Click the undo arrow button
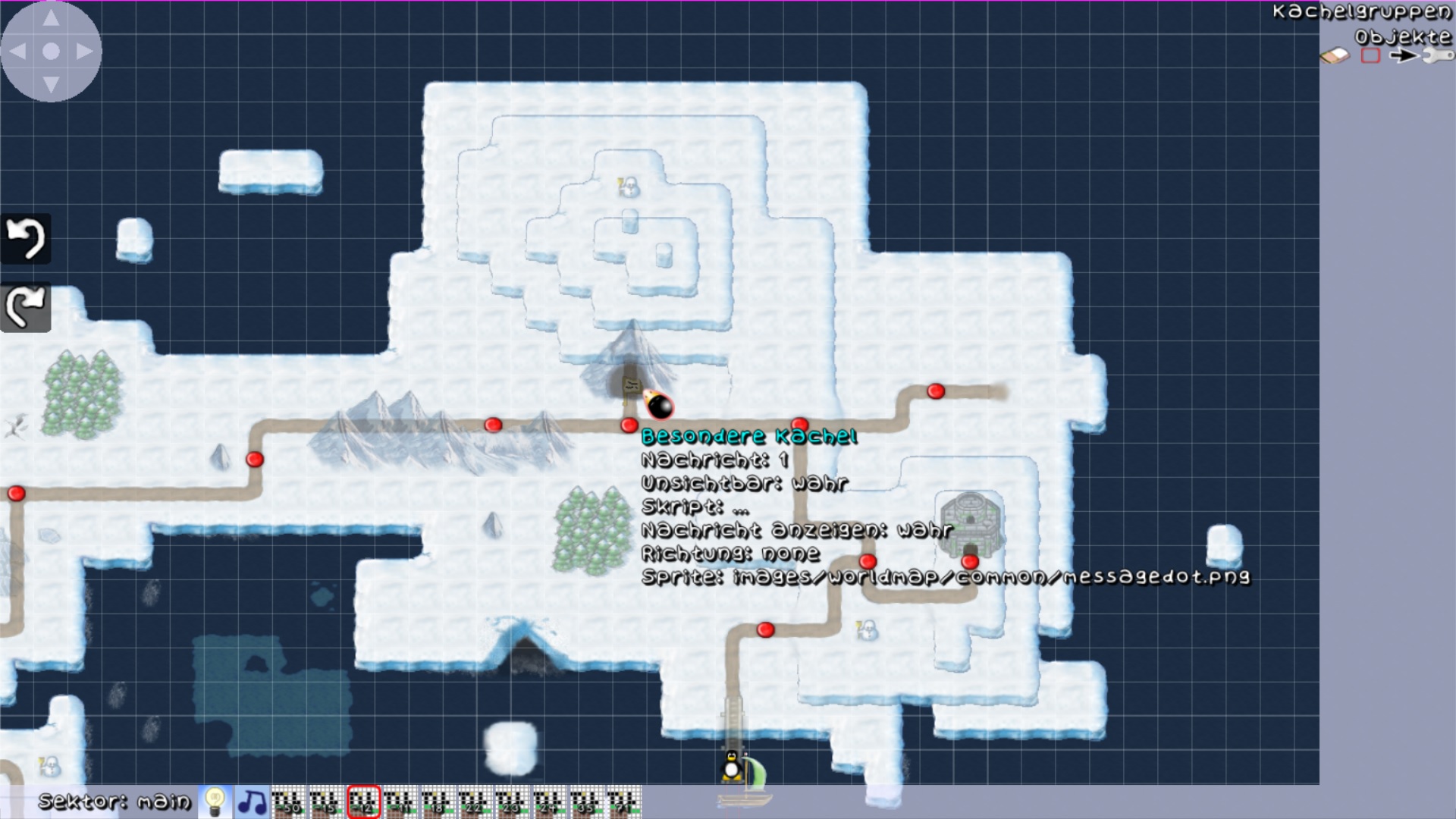This screenshot has height=819, width=1456. click(x=26, y=239)
